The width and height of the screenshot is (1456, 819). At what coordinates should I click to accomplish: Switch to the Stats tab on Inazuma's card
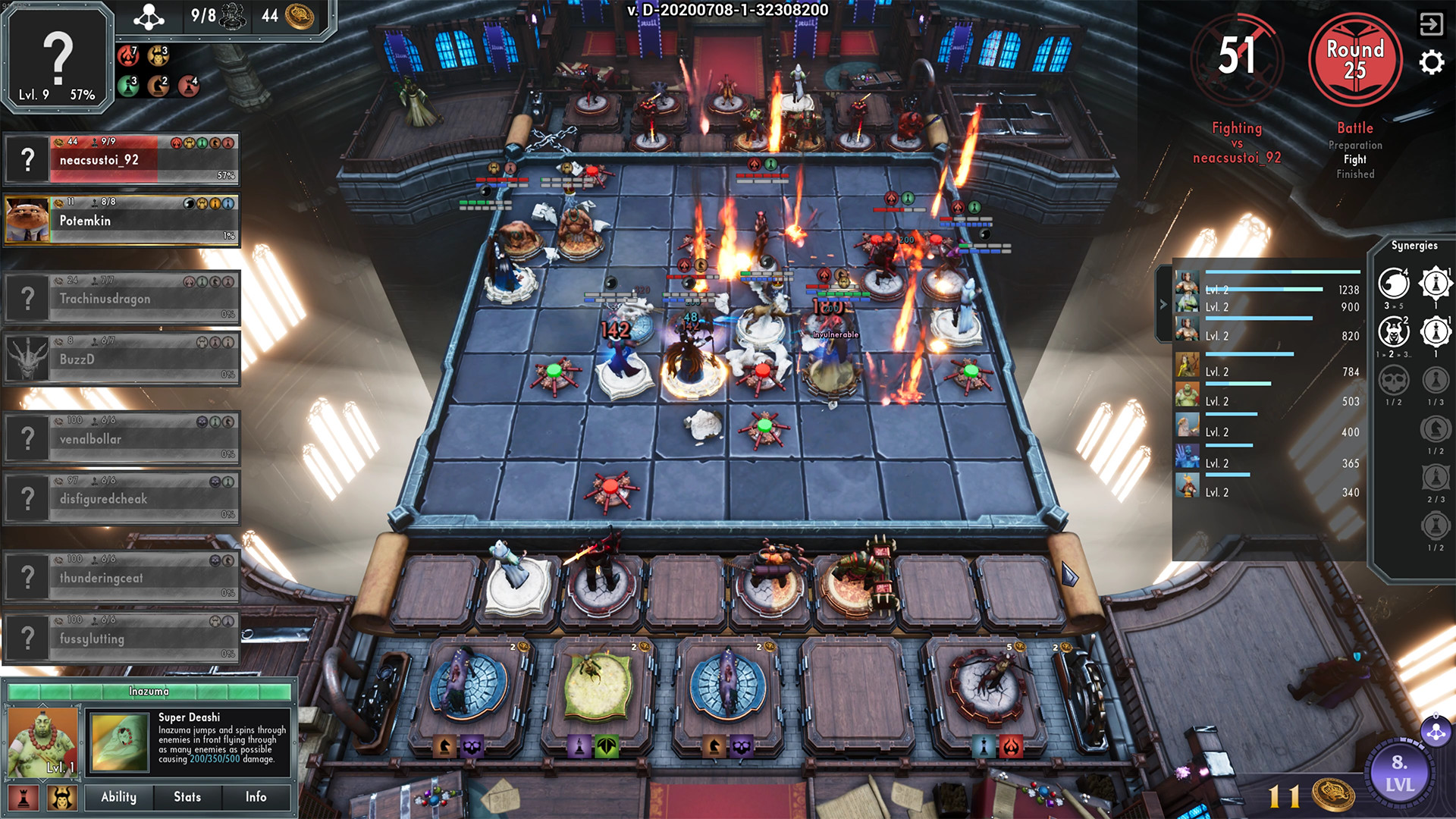[188, 797]
